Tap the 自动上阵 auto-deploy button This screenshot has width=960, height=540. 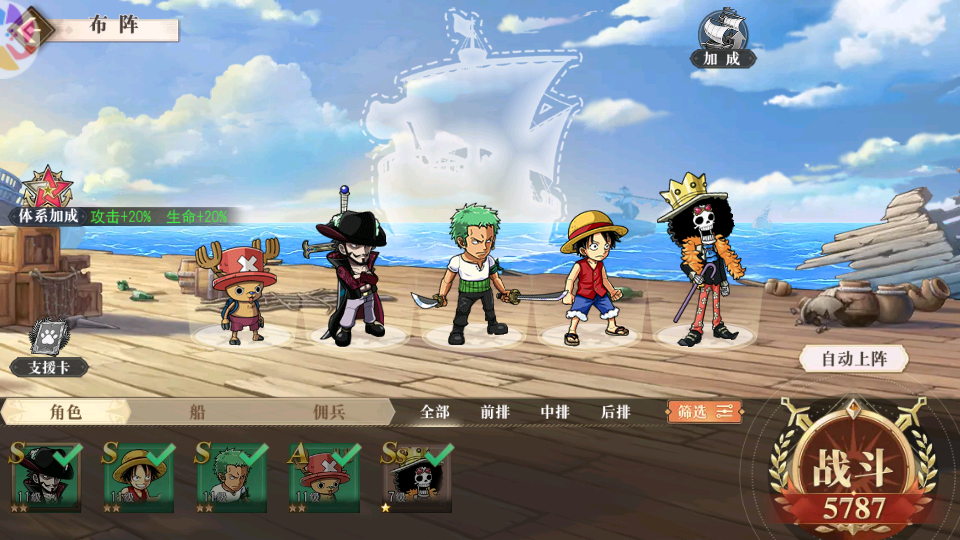[x=852, y=358]
